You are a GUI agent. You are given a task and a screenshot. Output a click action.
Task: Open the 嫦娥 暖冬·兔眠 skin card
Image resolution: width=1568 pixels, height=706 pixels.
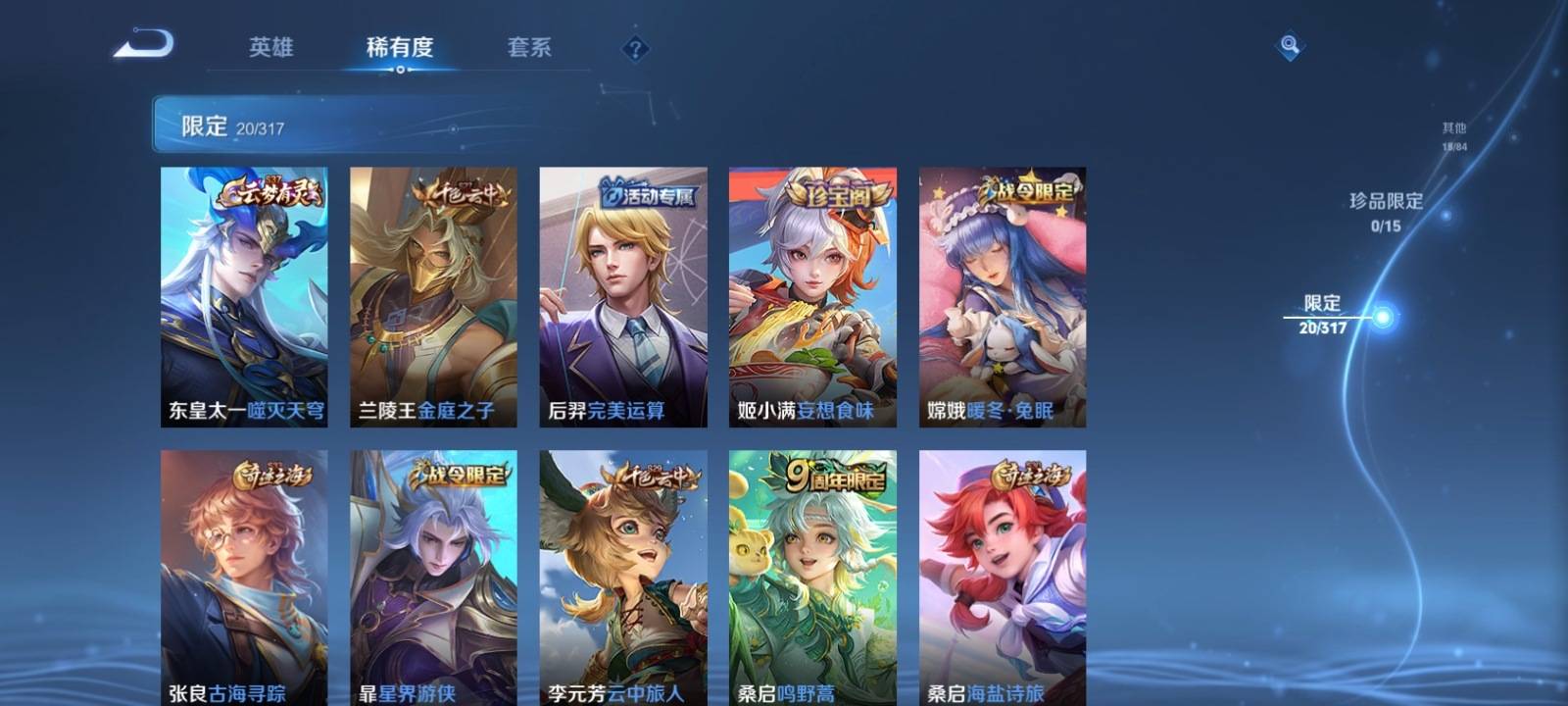tap(1003, 296)
